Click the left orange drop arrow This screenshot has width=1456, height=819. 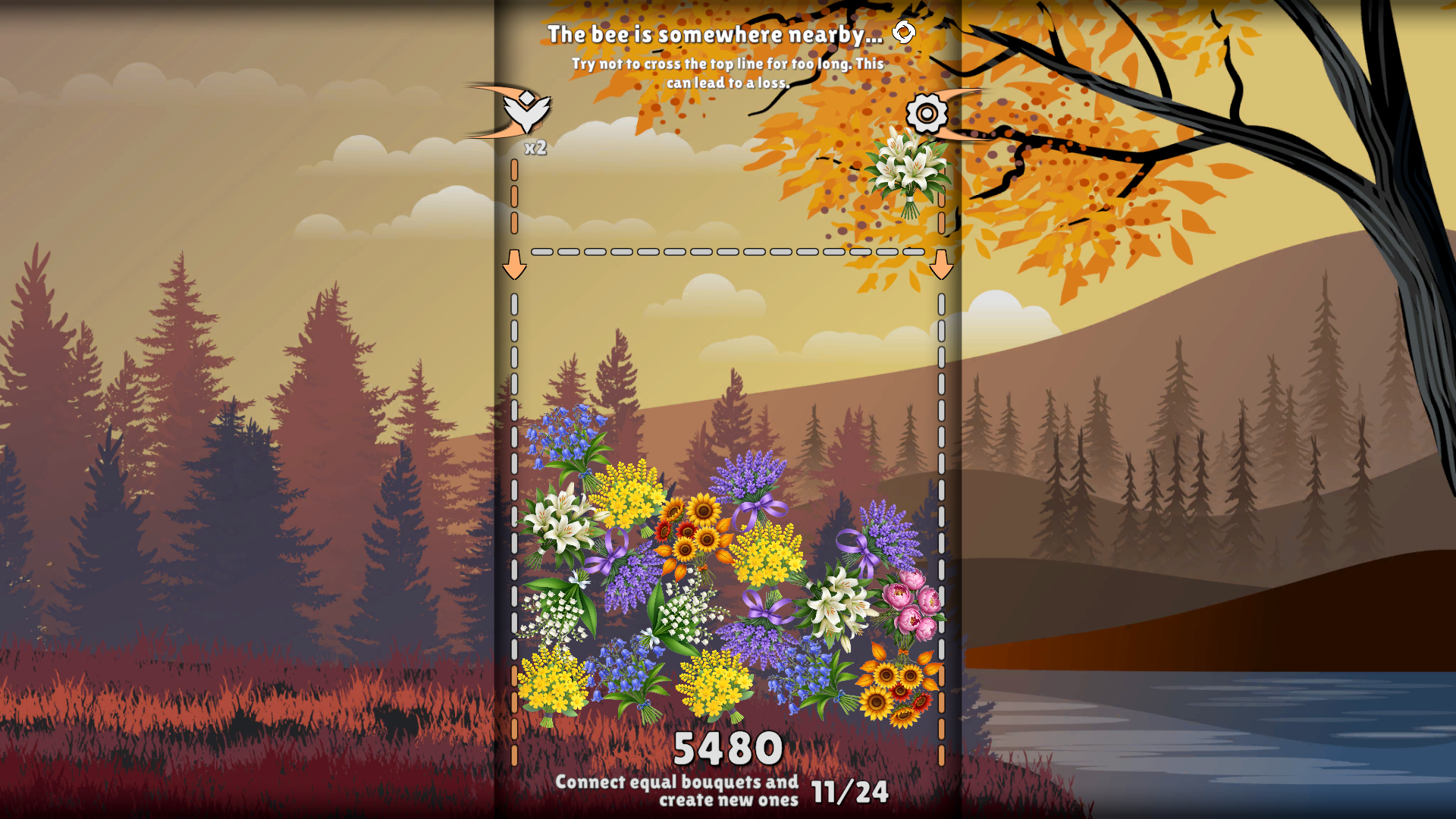click(516, 265)
